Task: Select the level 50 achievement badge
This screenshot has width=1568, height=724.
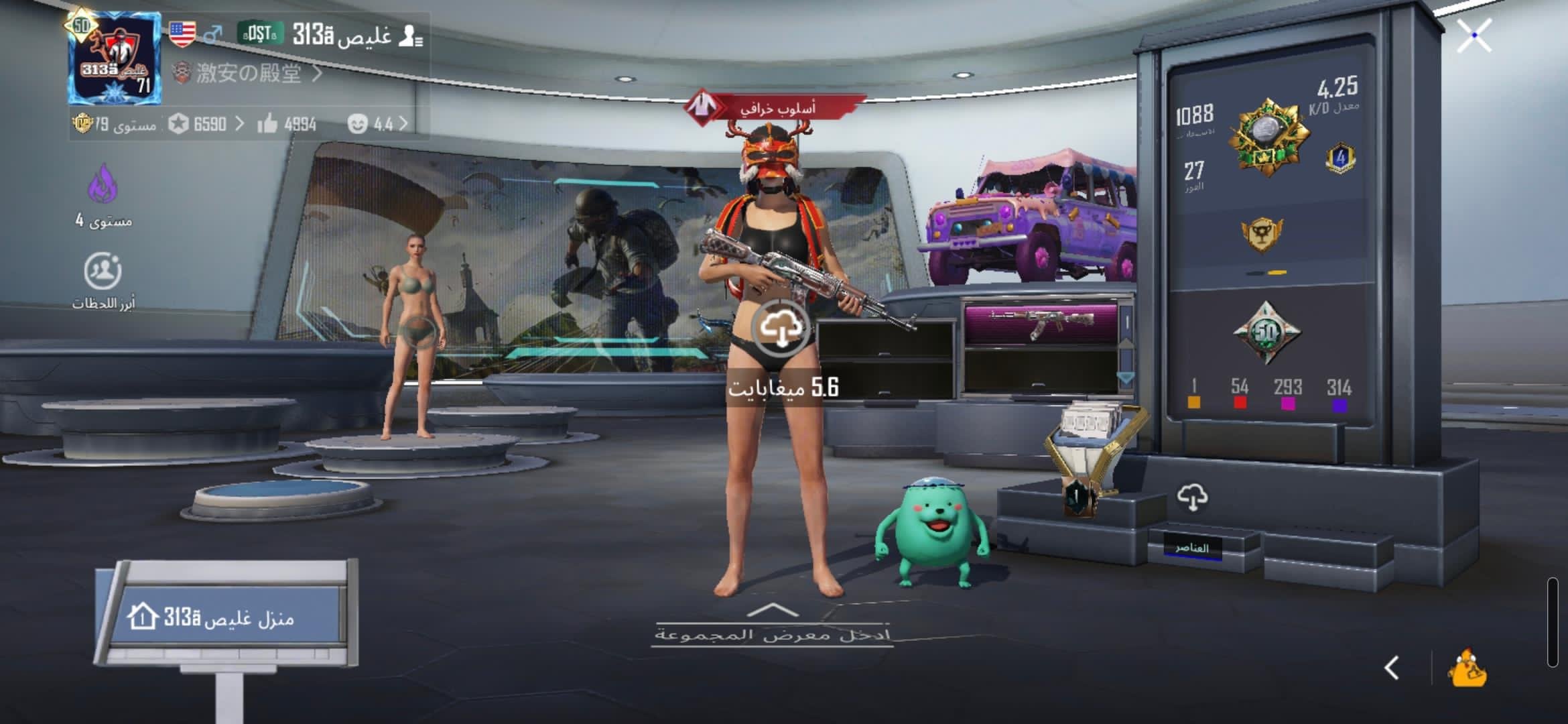Action: (x=1266, y=332)
